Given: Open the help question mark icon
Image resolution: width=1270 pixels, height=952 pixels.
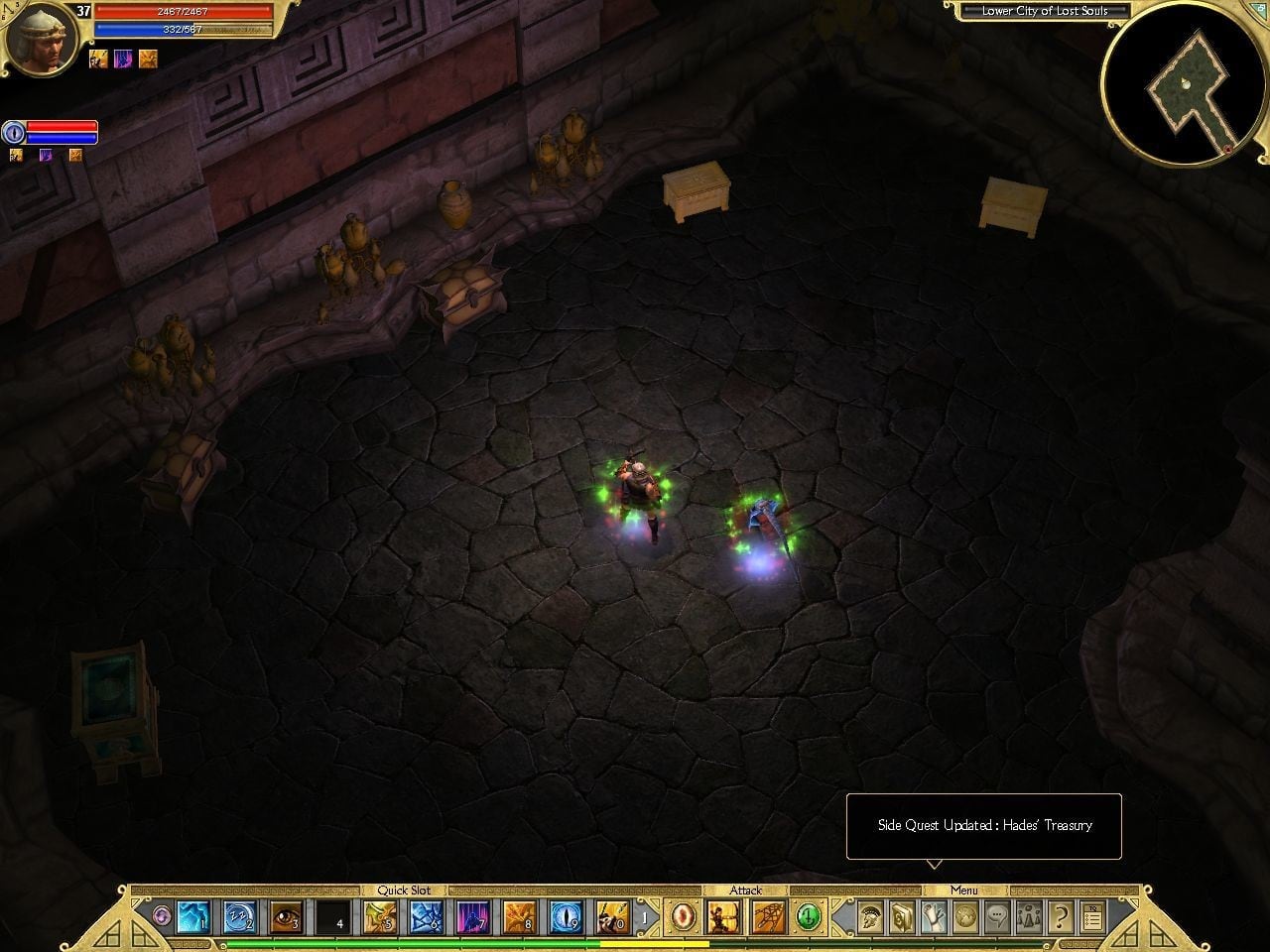Looking at the screenshot, I should [x=1061, y=917].
